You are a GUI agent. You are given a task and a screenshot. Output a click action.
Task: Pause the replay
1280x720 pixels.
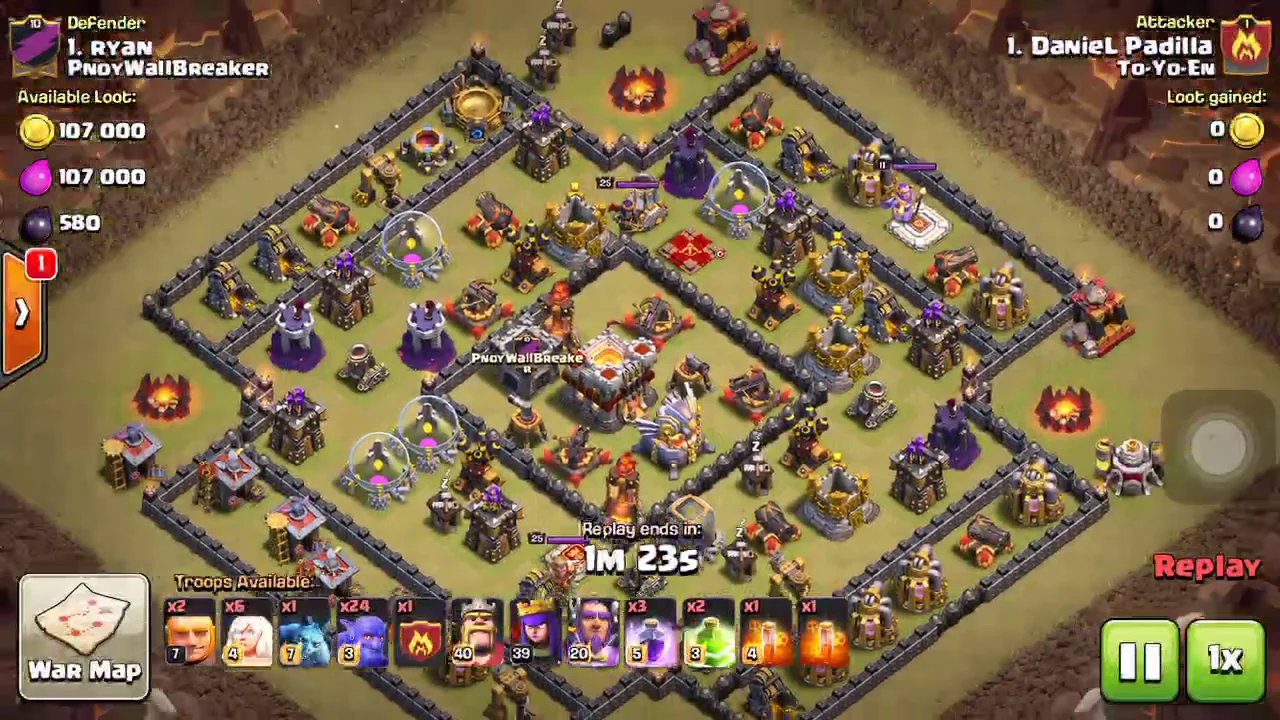pyautogui.click(x=1140, y=660)
